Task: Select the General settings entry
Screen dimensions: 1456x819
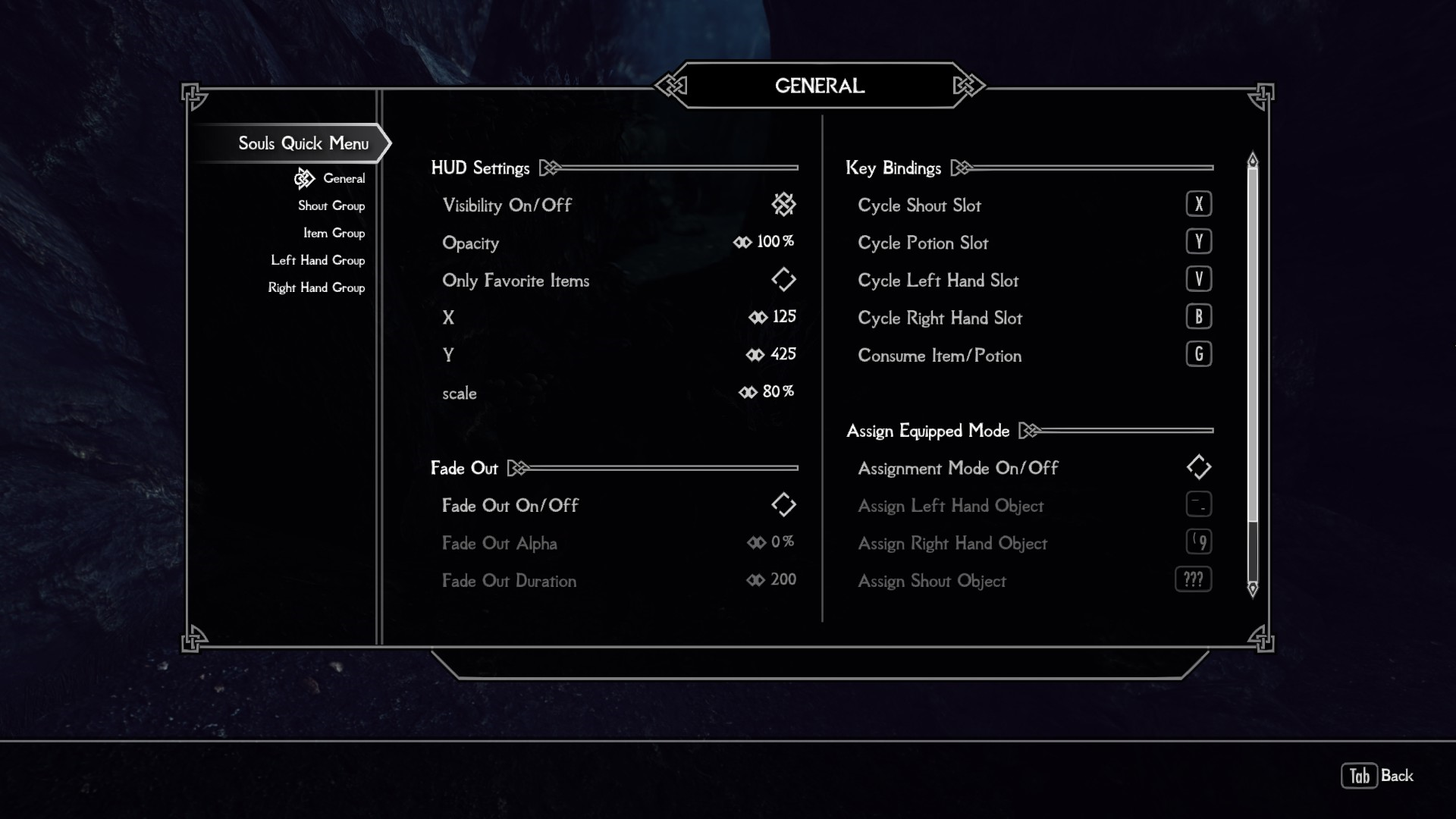Action: [346, 178]
